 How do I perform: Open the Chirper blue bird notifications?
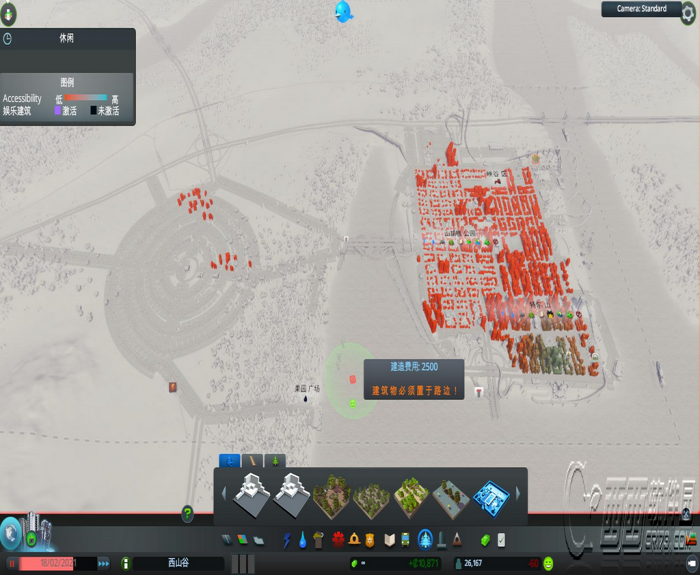coord(344,12)
